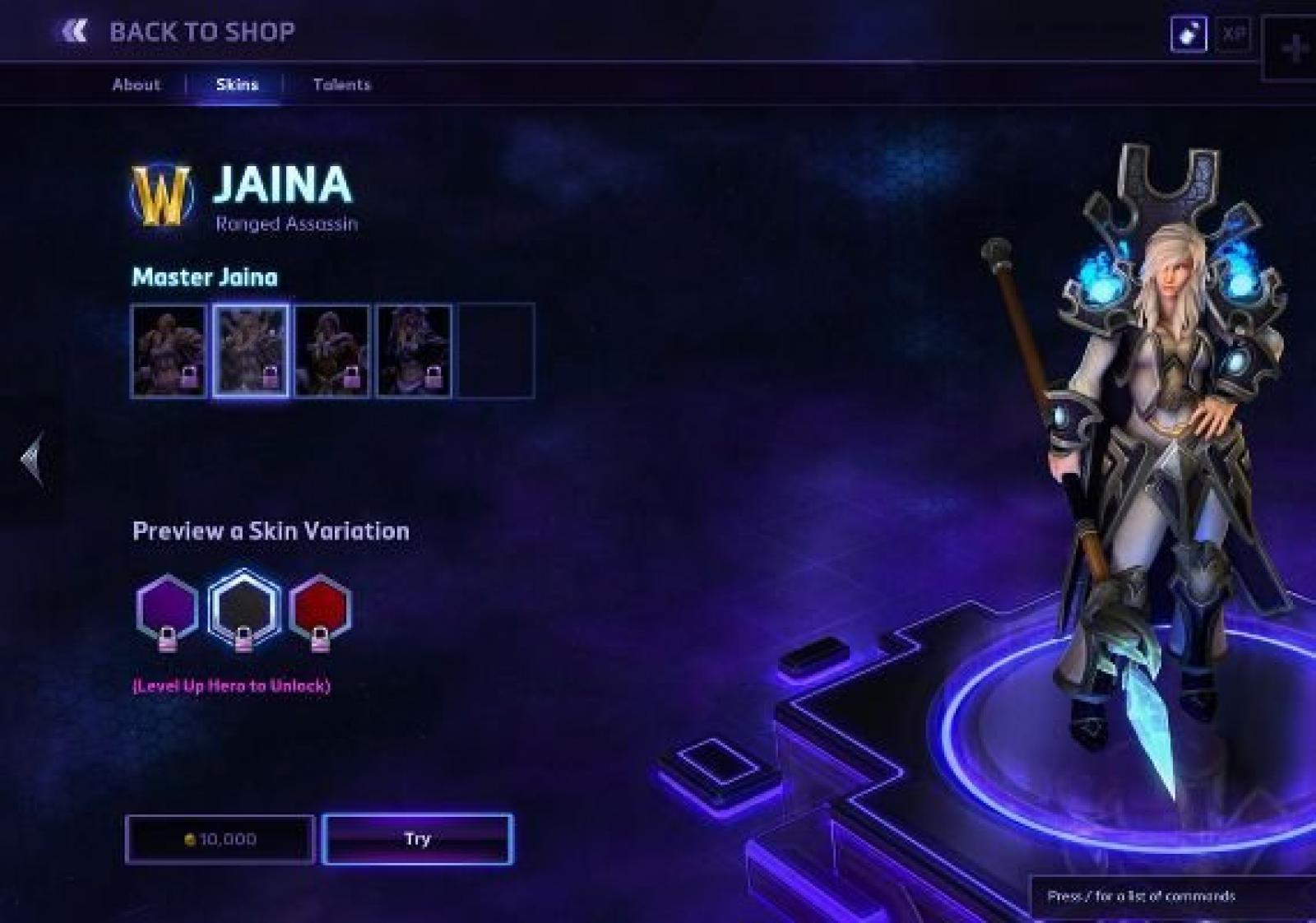Choose the black skin variation
Viewport: 1316px width, 923px height.
(x=243, y=608)
